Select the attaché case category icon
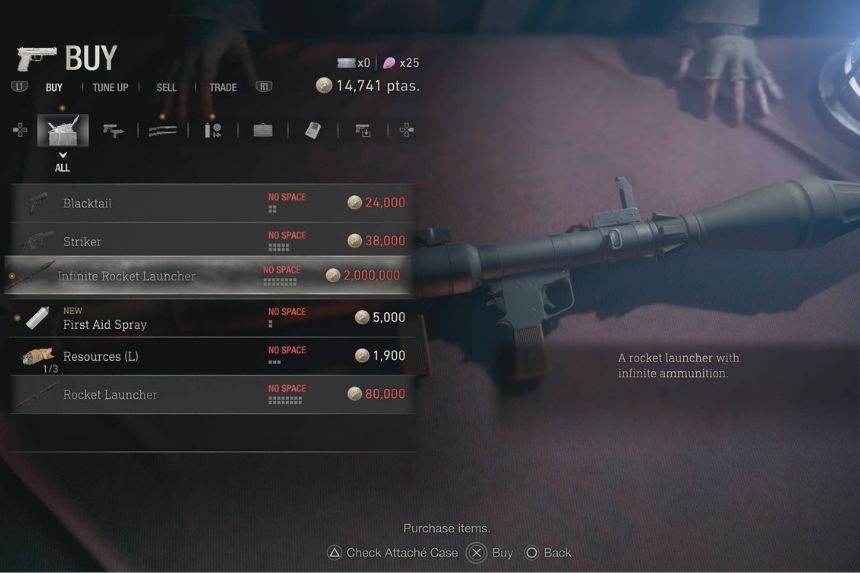This screenshot has width=860, height=573. point(263,131)
